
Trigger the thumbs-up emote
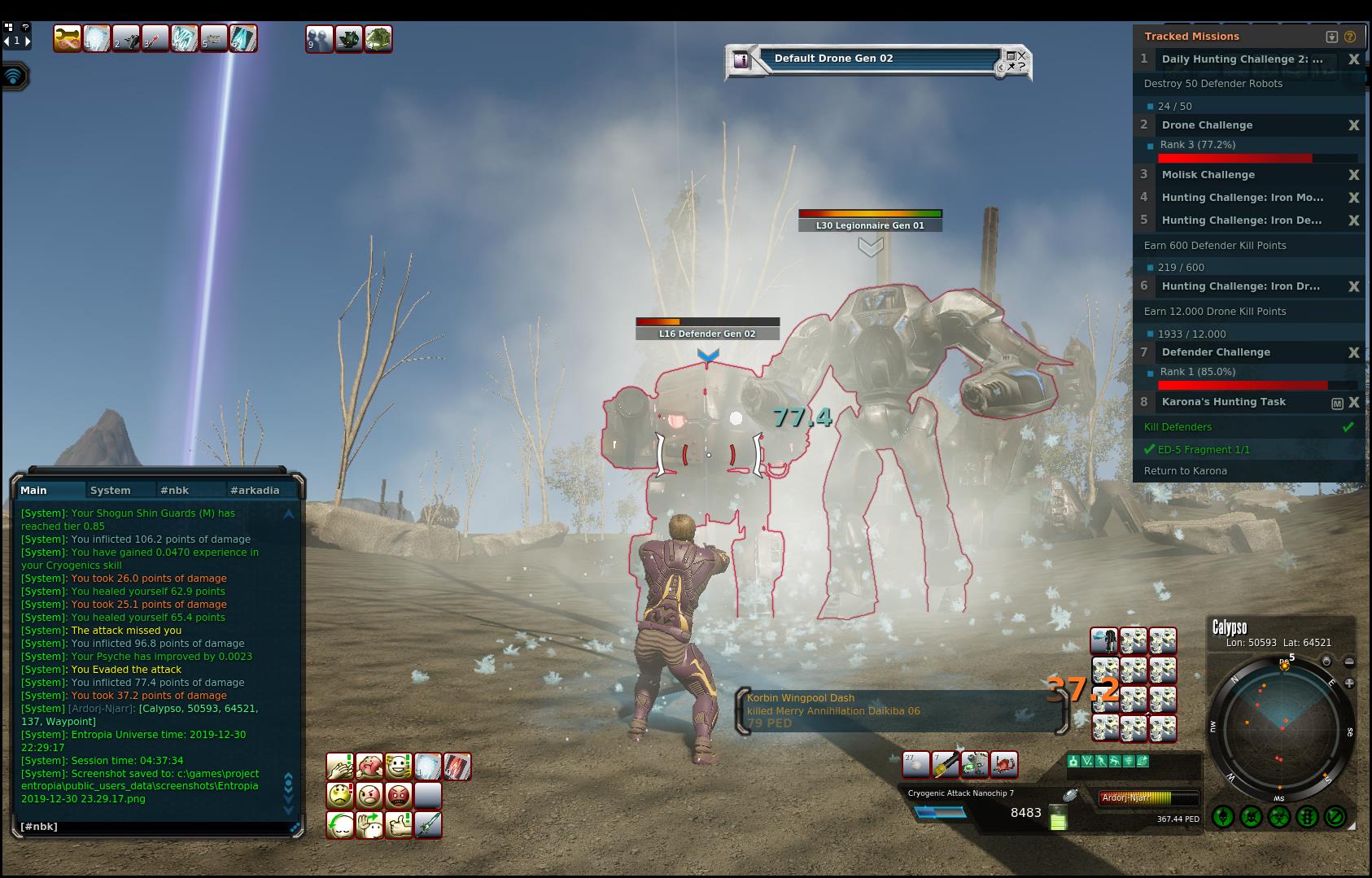coord(398,824)
